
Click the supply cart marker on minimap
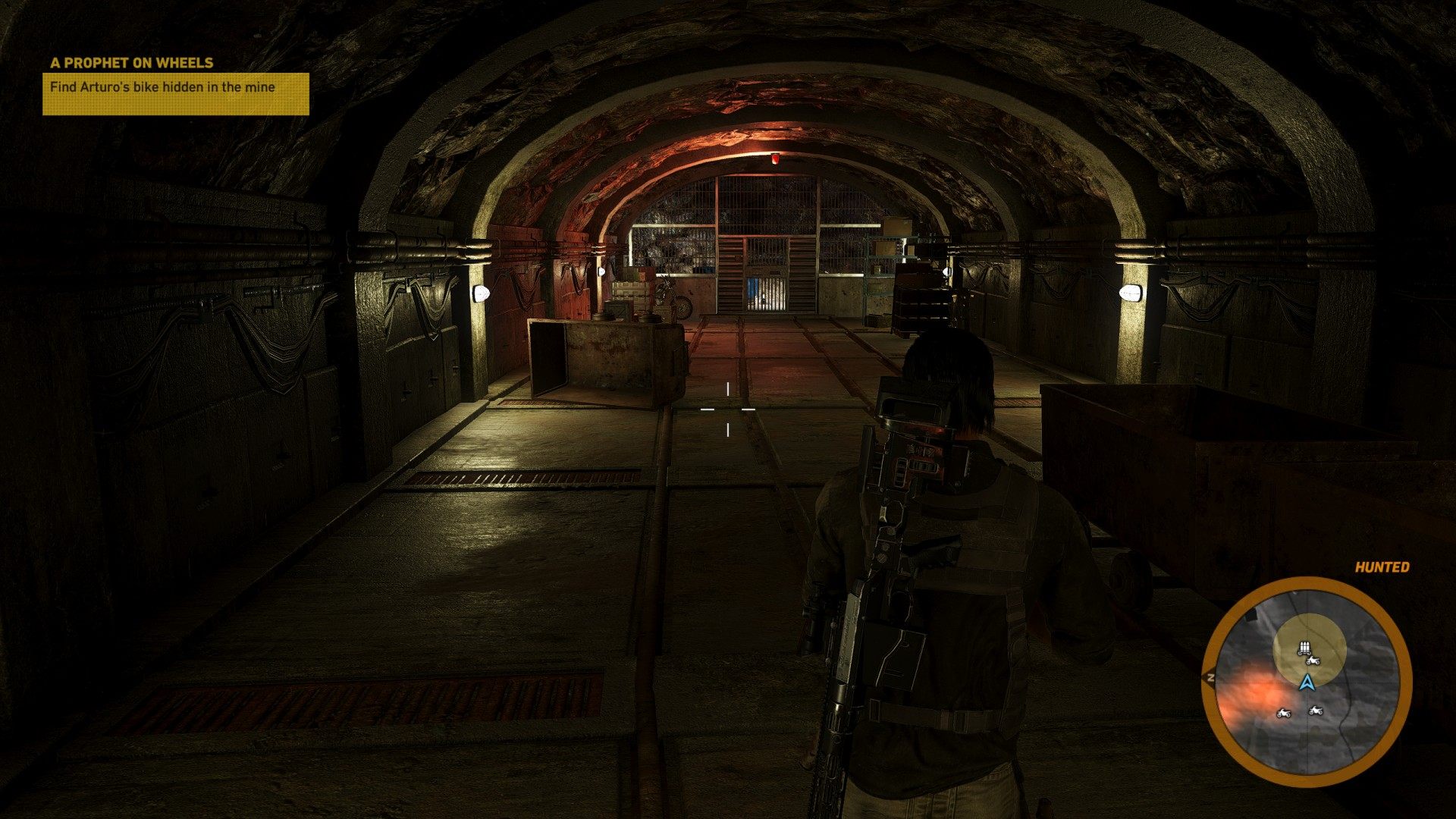click(1304, 648)
